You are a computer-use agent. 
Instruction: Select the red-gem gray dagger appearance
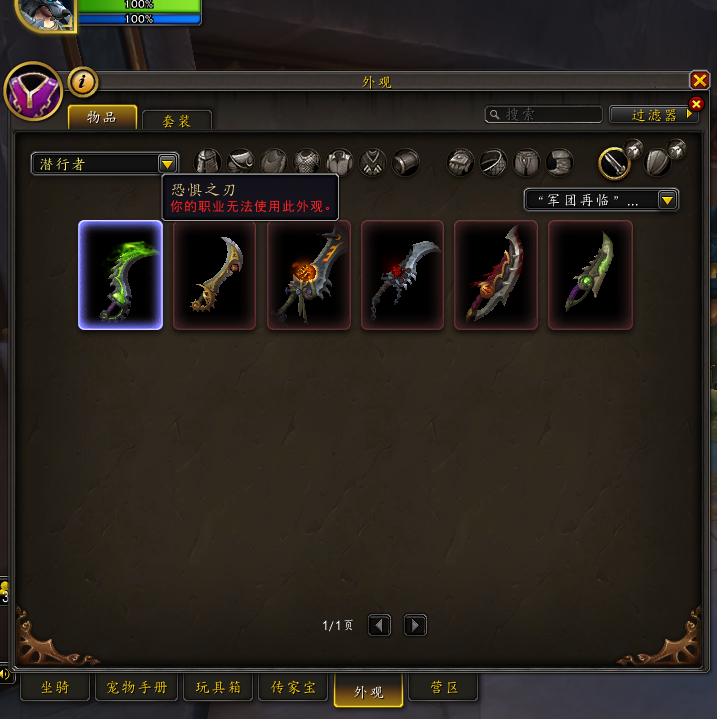point(402,275)
